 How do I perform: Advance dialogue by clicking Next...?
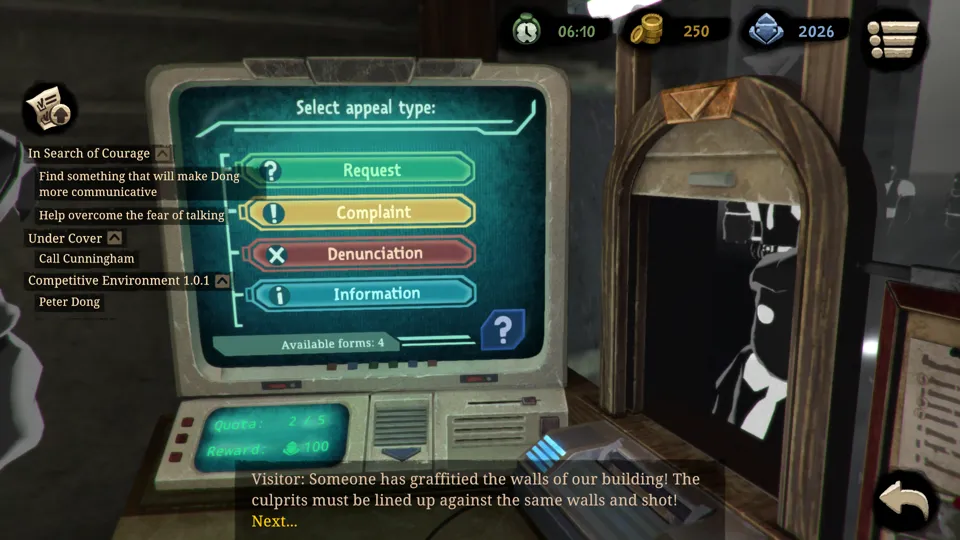pos(274,521)
